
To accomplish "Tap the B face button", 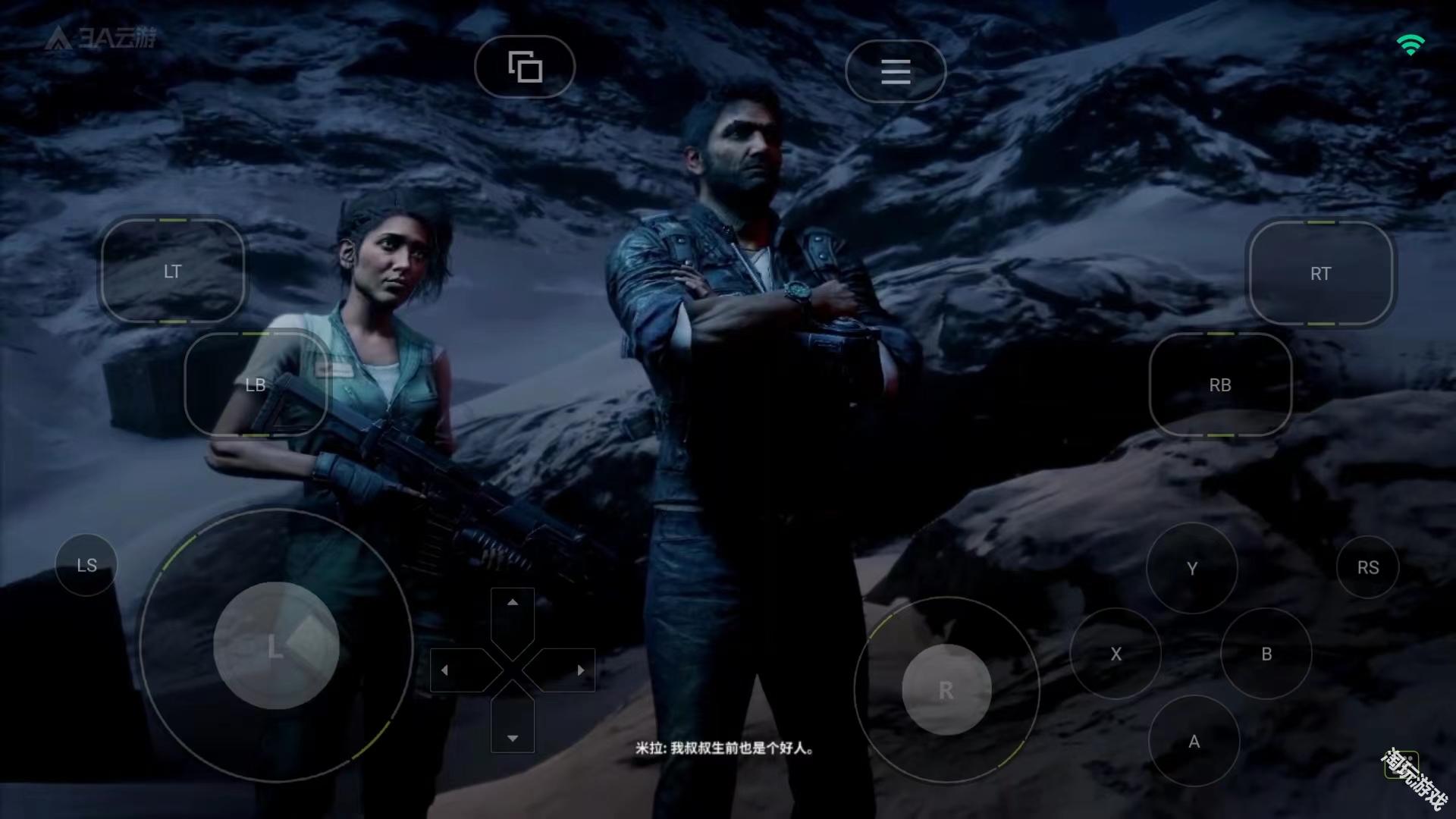I will [1266, 654].
